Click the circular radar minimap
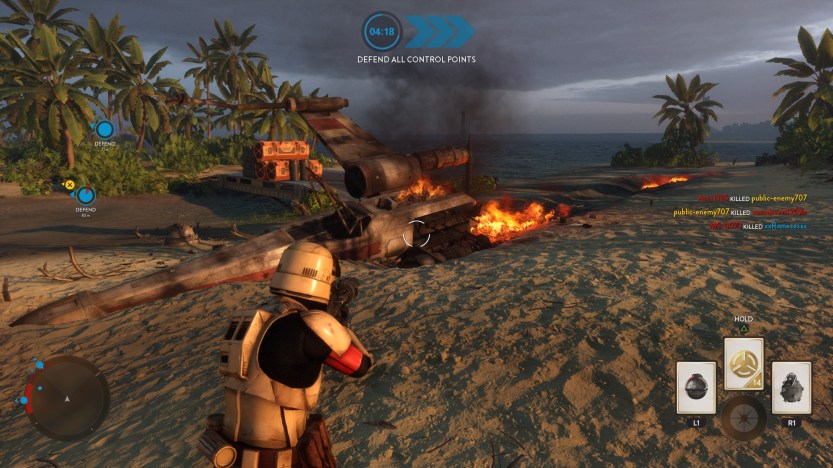This screenshot has width=833, height=468. pos(67,397)
